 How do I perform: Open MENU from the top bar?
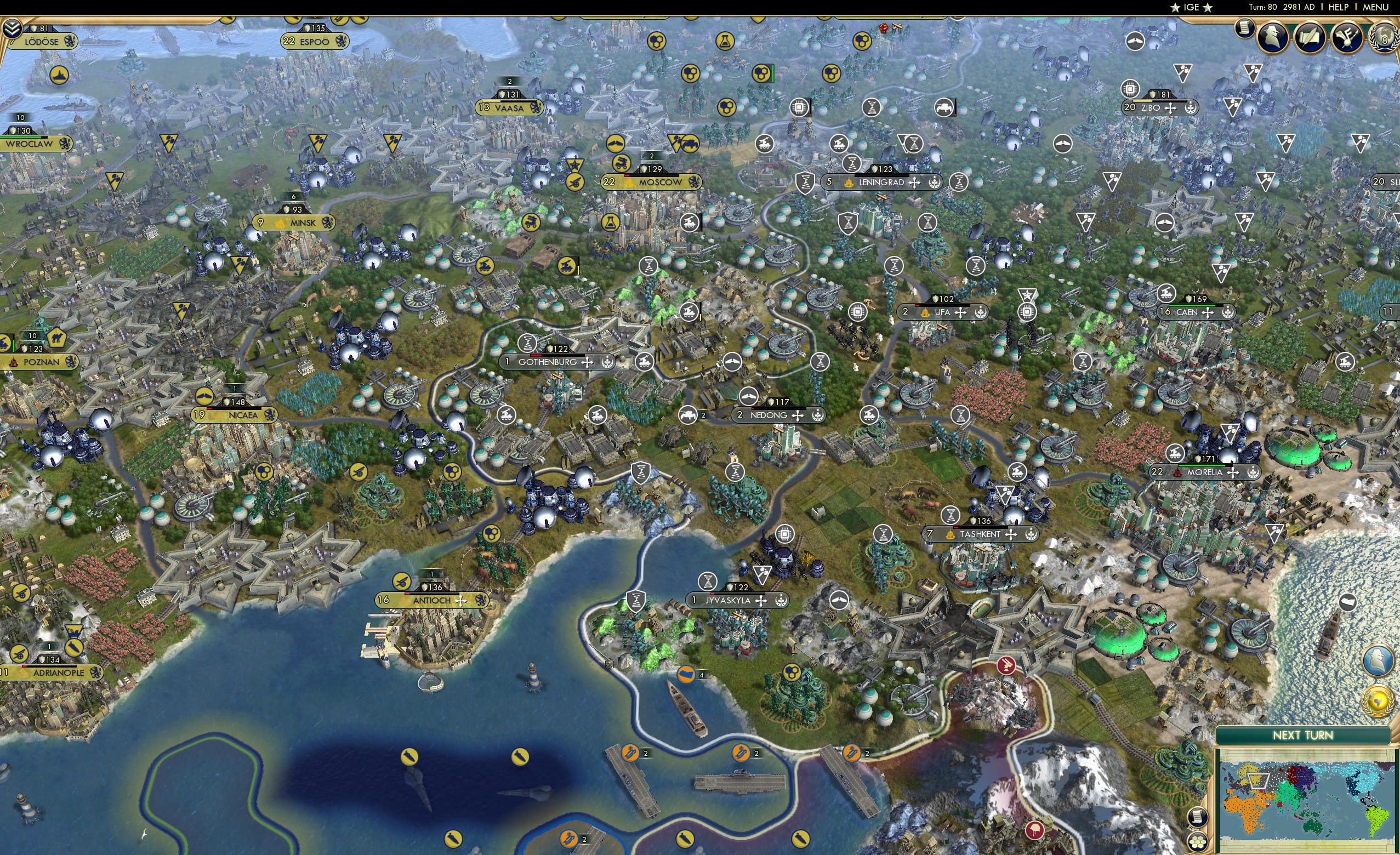coord(1375,7)
